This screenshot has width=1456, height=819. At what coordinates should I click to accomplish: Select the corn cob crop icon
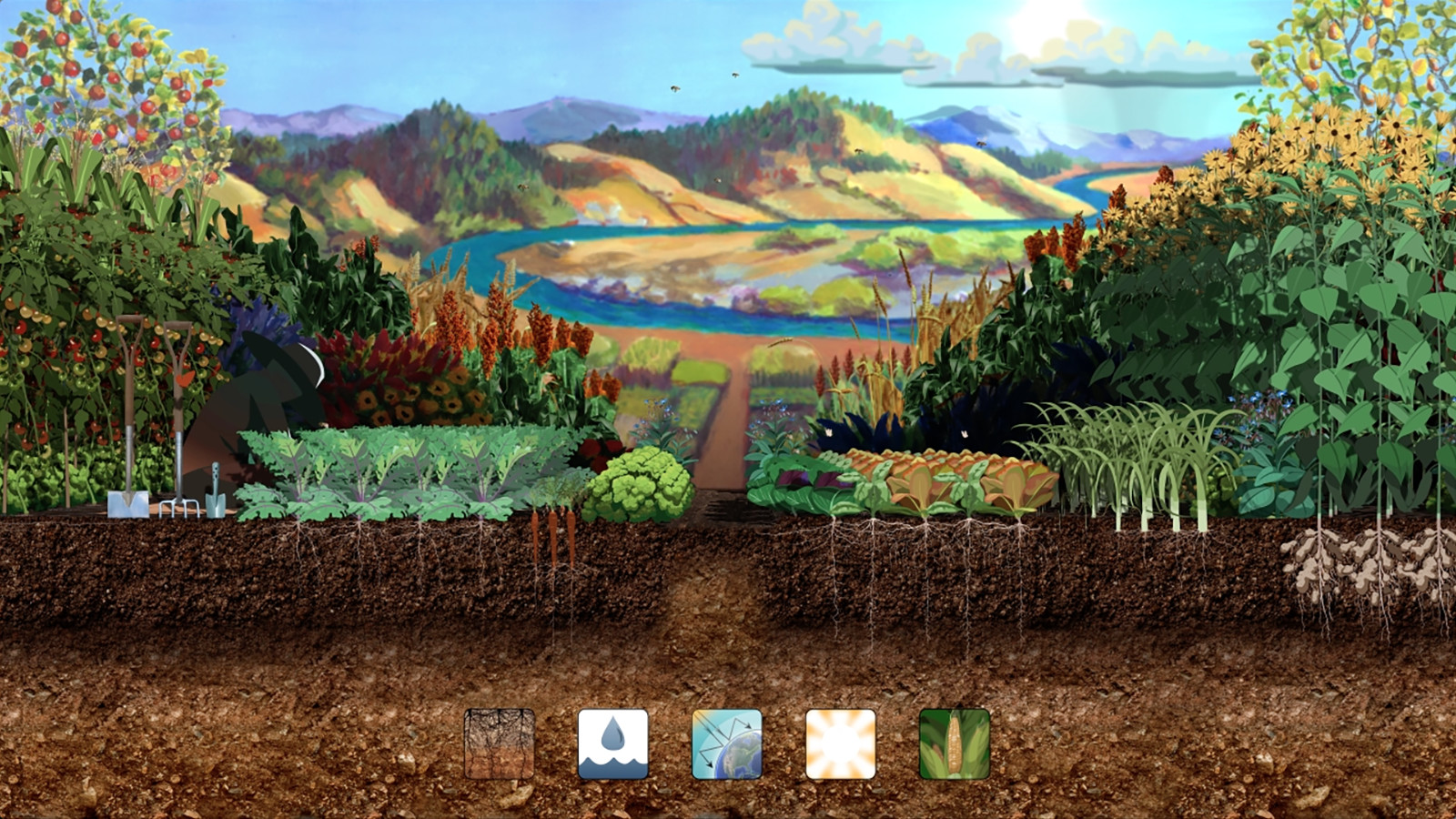click(x=955, y=743)
